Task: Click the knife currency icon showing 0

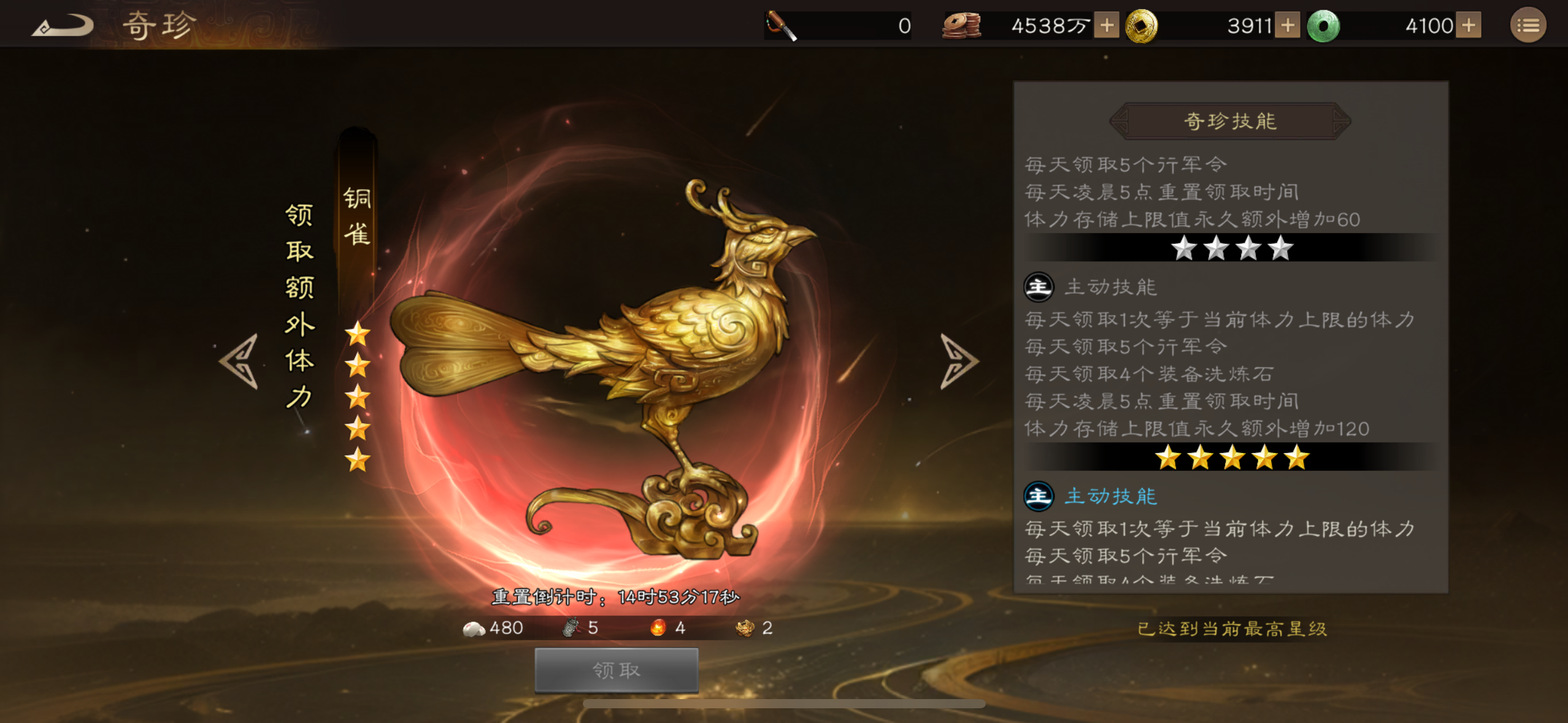Action: coord(781,25)
